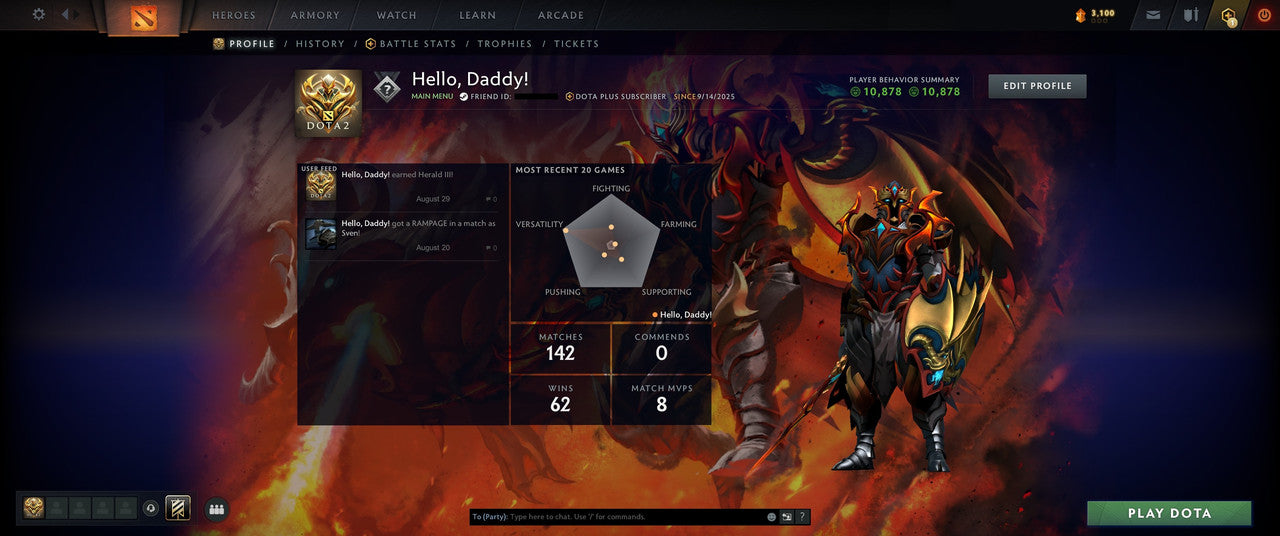The height and width of the screenshot is (536, 1280).
Task: Open the Heroes menu
Action: coord(234,16)
